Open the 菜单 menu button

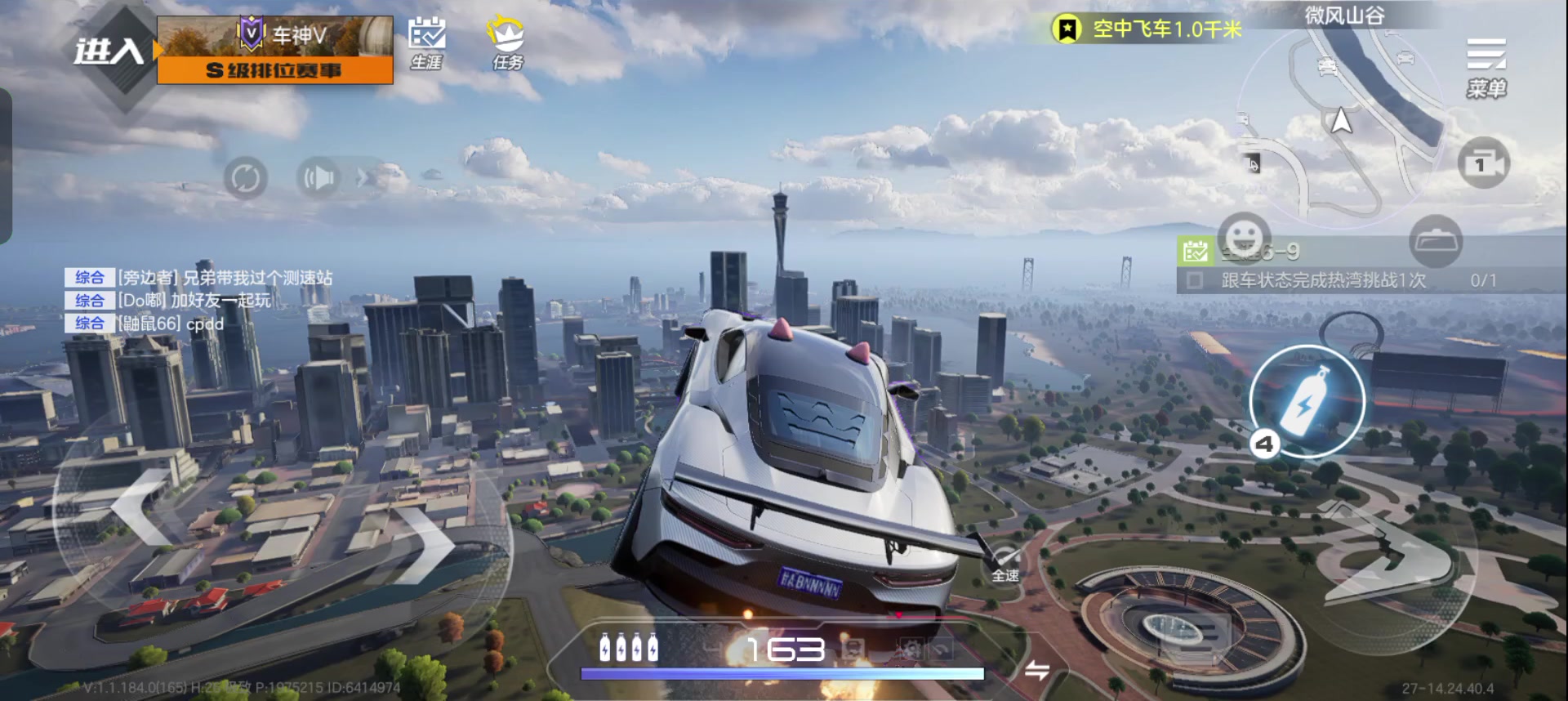pyautogui.click(x=1486, y=67)
